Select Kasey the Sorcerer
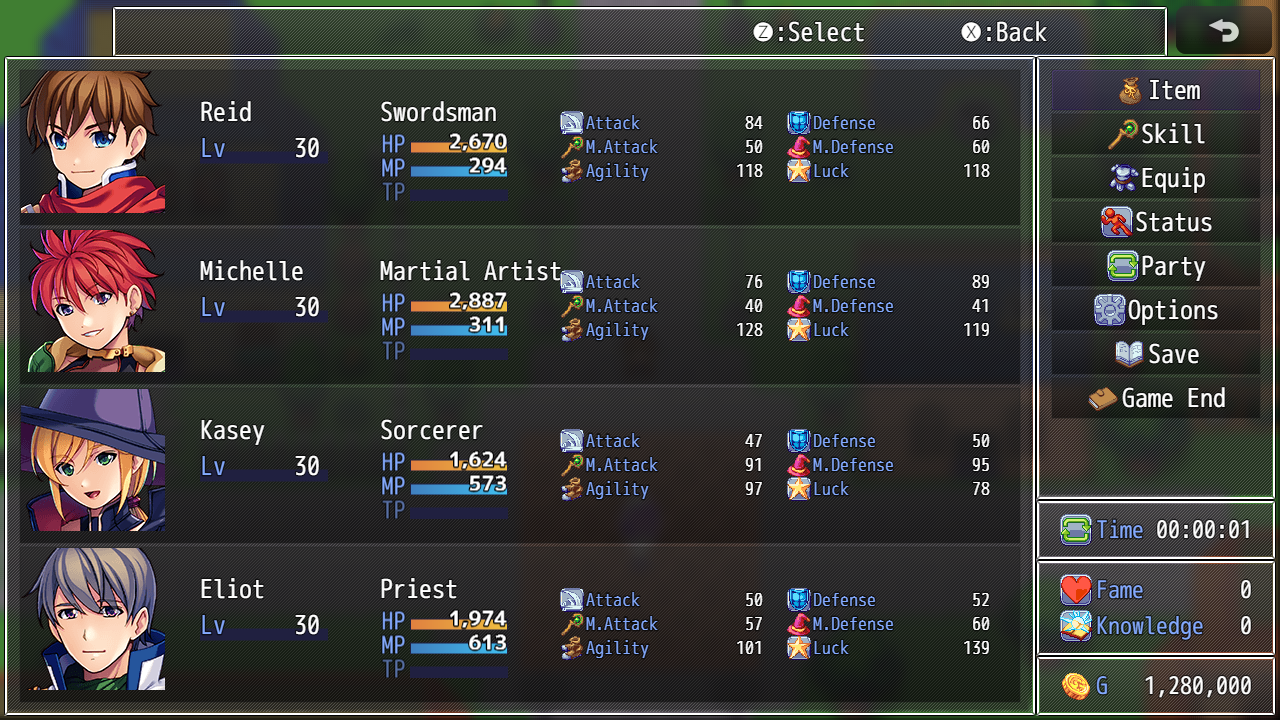This screenshot has height=720, width=1280. [520, 463]
